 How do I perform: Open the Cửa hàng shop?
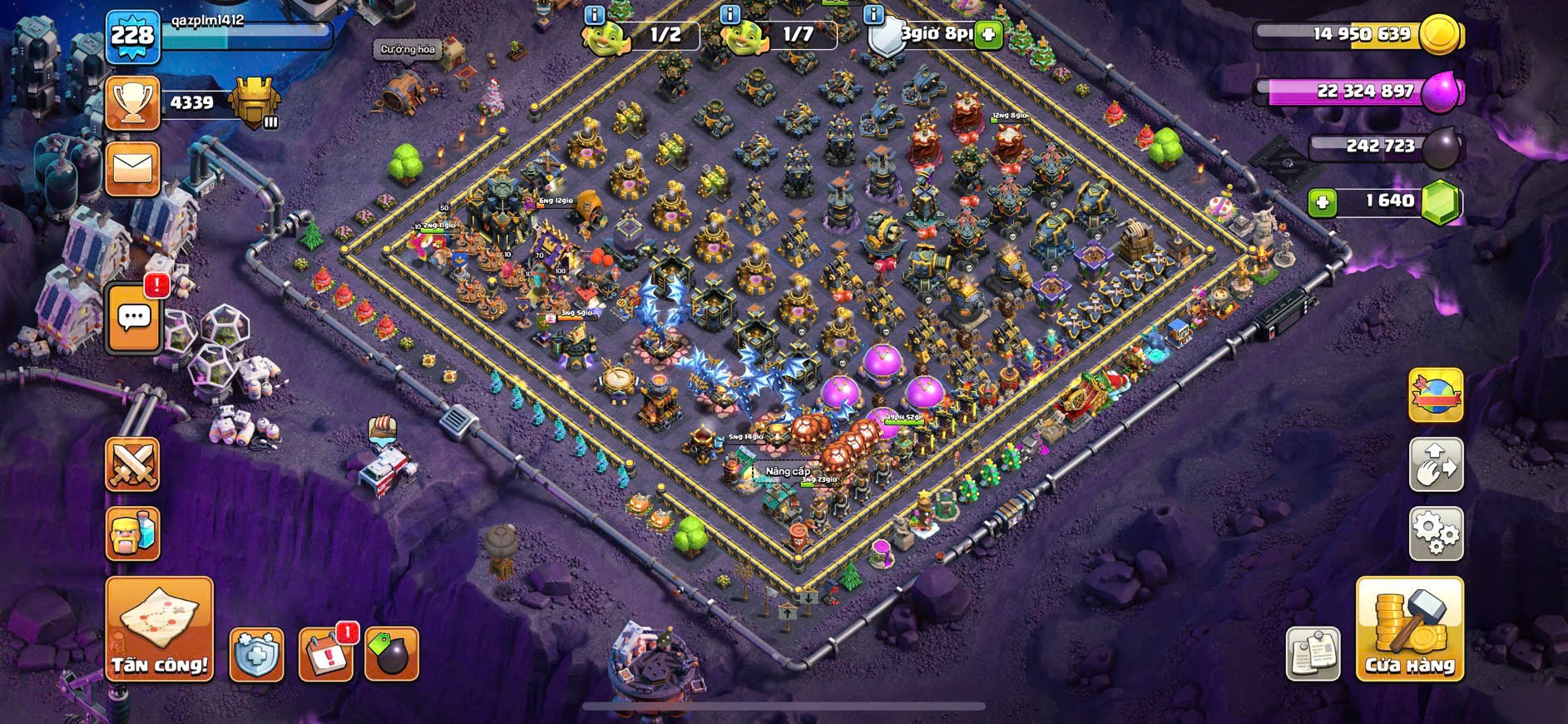tap(1409, 629)
